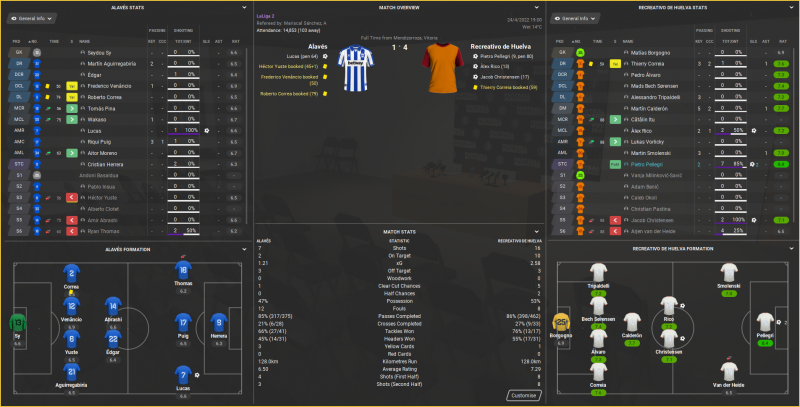Select Jacob Christensen's substitute row
This screenshot has height=407, width=800.
pyautogui.click(x=636, y=219)
